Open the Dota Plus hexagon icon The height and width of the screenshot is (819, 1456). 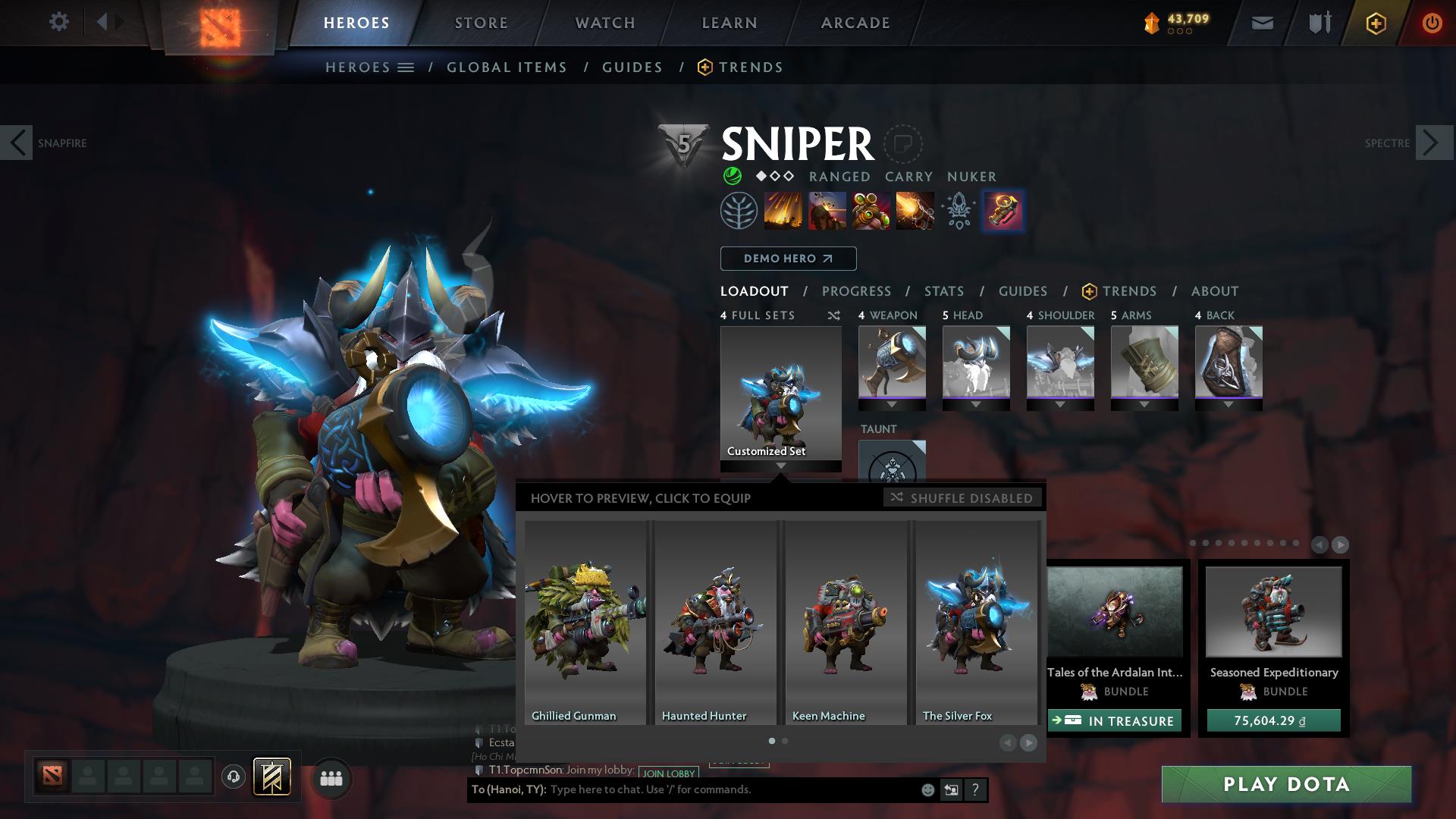click(x=1378, y=23)
